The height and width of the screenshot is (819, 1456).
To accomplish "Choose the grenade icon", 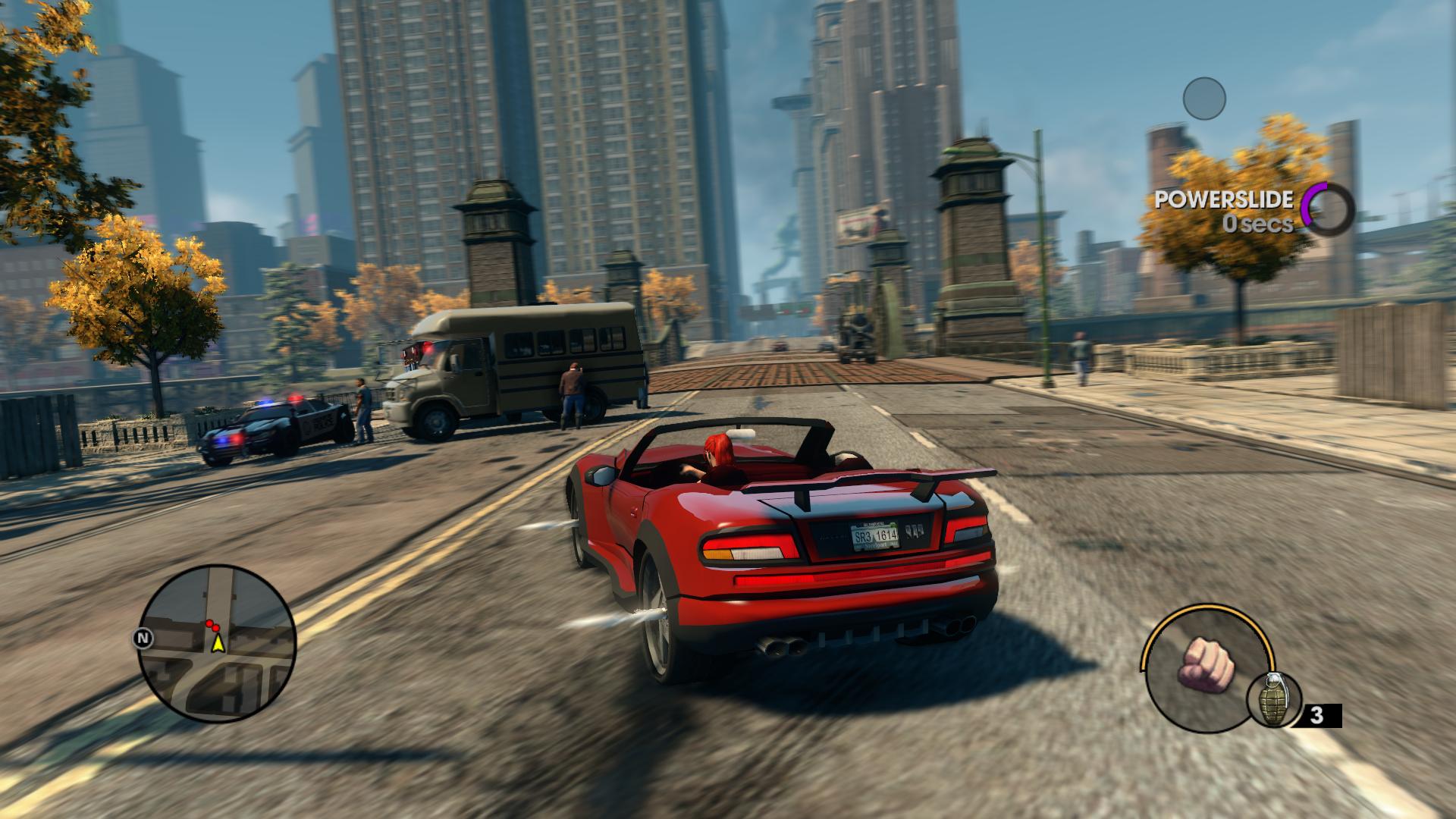I will pyautogui.click(x=1273, y=701).
